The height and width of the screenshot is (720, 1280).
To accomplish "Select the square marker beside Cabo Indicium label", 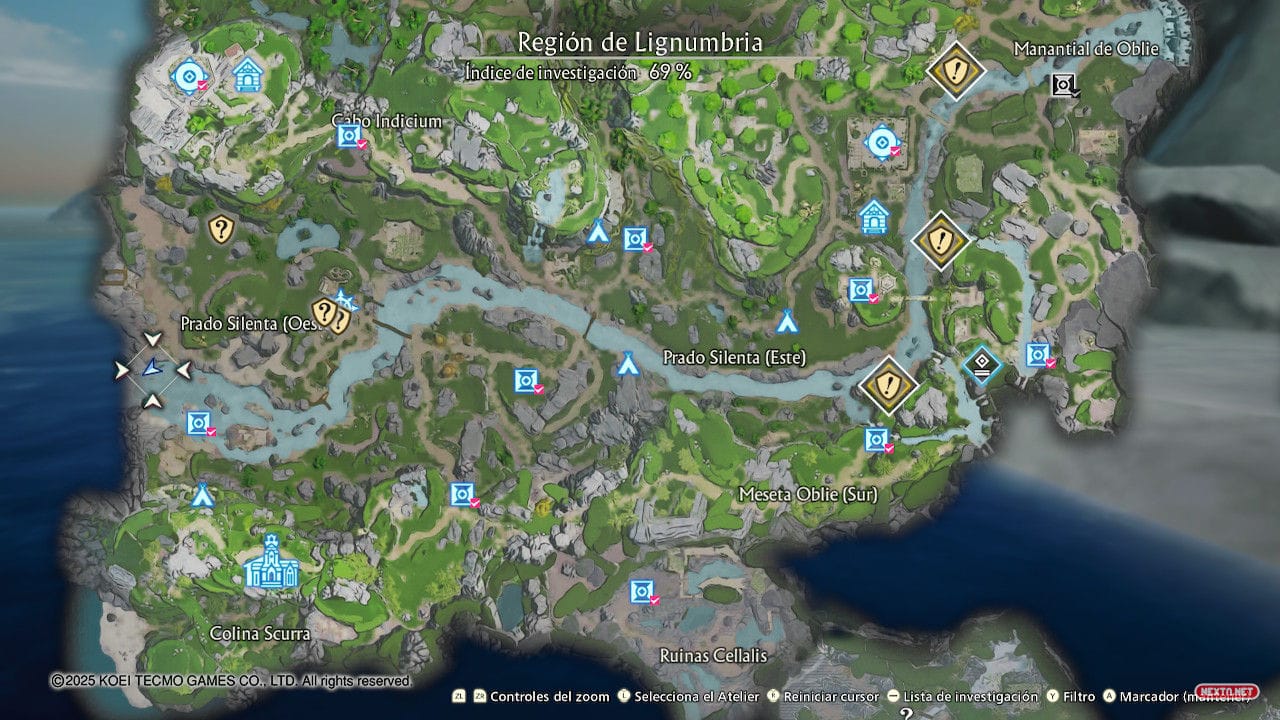I will point(348,136).
